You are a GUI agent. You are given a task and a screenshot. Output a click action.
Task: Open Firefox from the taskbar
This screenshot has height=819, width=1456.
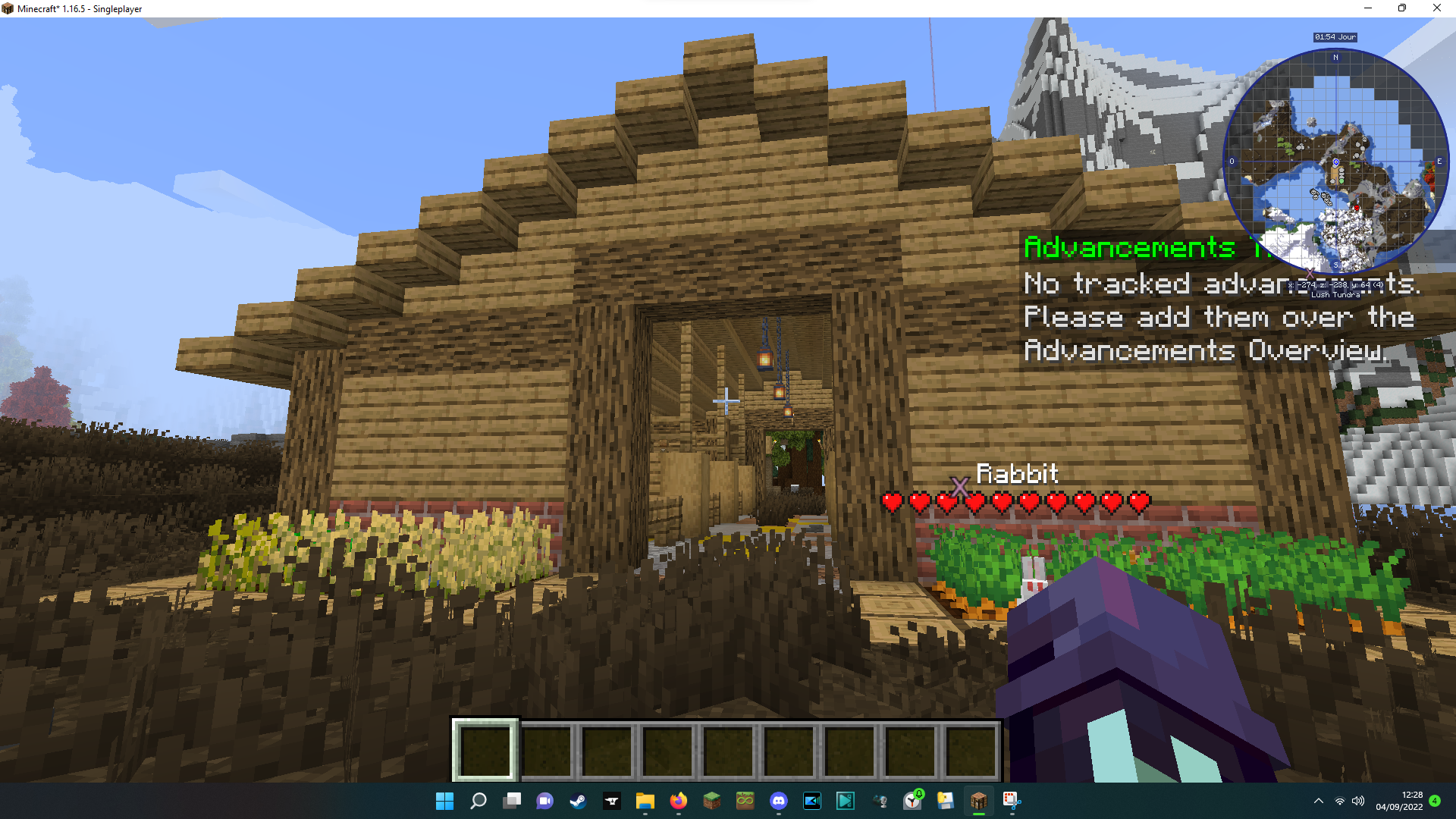[677, 802]
